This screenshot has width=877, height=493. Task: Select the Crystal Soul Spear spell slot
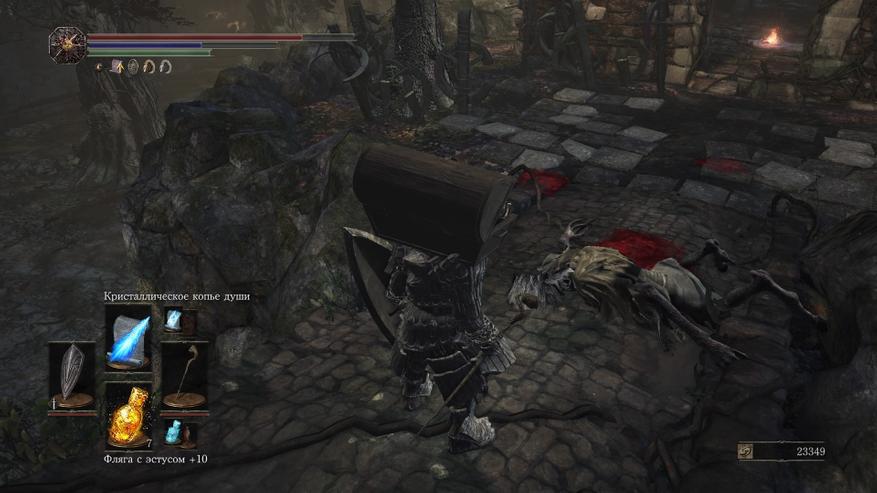(x=128, y=337)
